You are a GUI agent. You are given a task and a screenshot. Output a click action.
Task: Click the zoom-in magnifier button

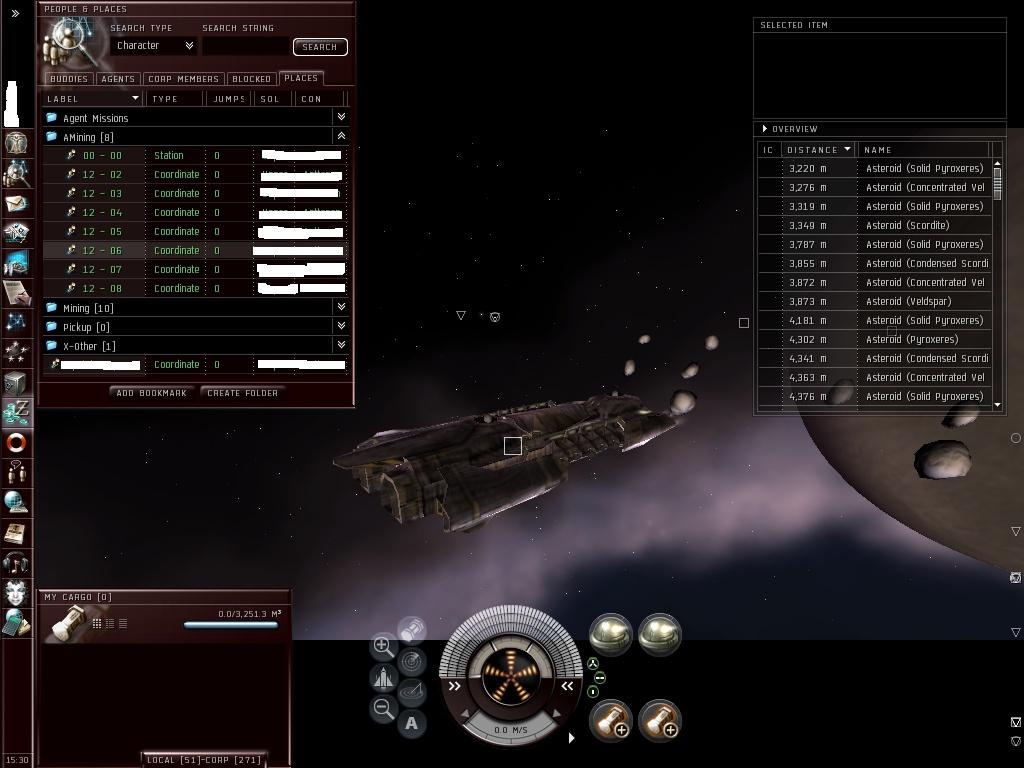point(383,646)
